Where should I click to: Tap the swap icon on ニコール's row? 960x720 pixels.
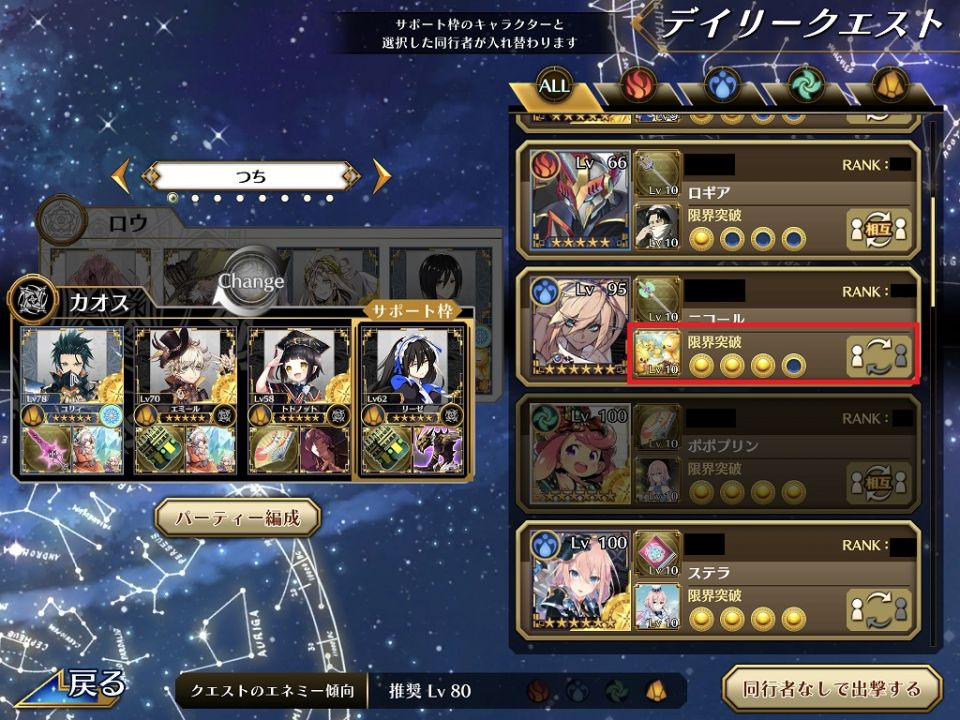tap(879, 357)
